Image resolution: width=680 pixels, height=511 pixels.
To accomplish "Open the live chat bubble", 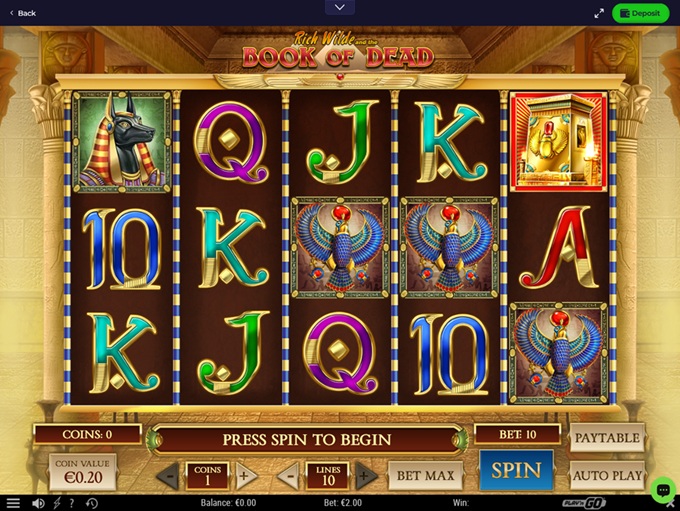I will click(662, 489).
